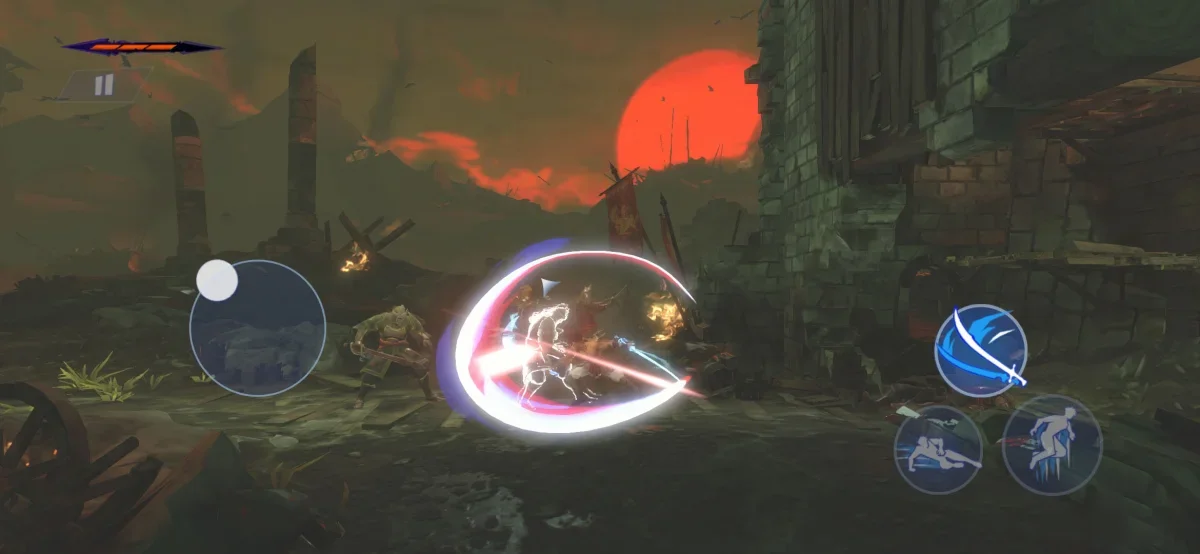Use the slide kick ability
Screen dimensions: 1200x554
tap(937, 449)
